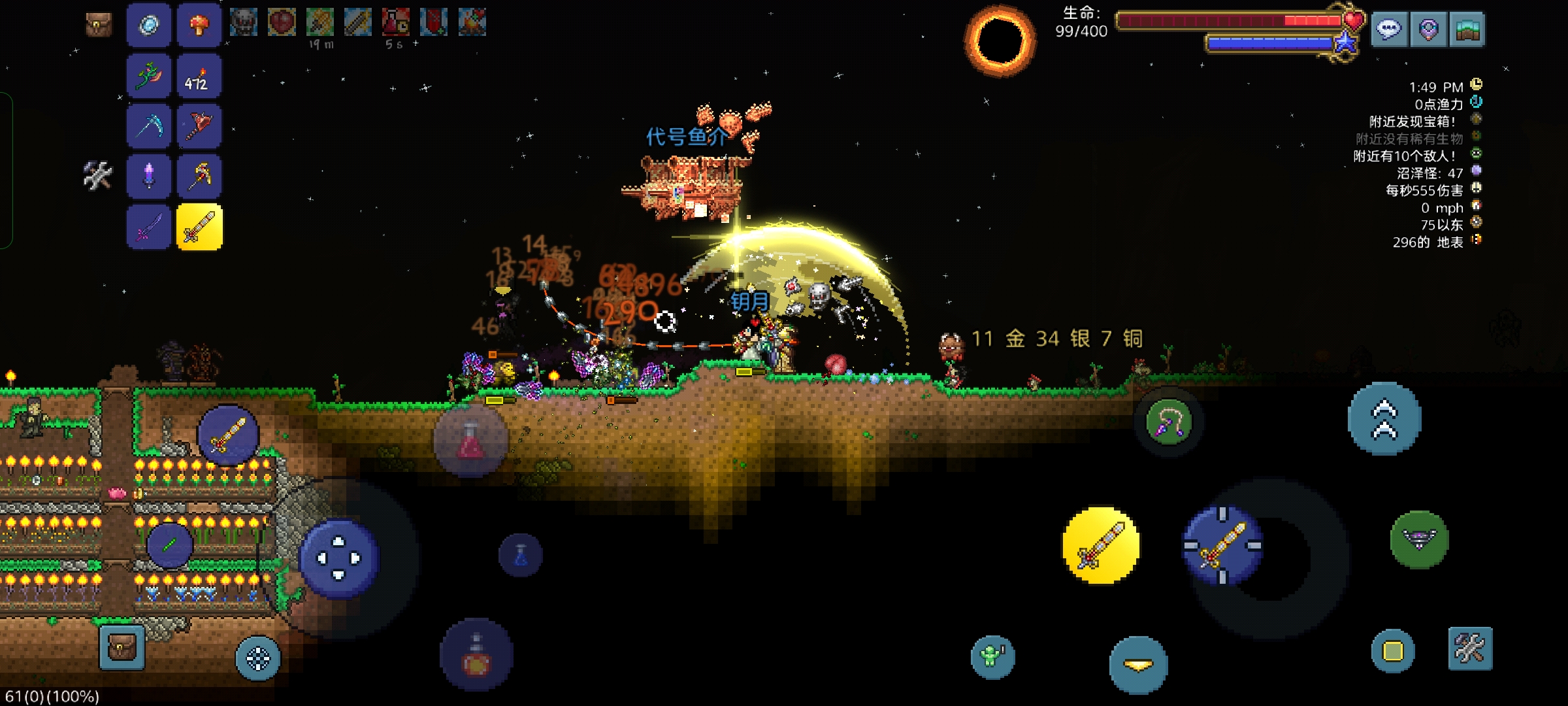Equip the blue sickle hotbar slot
This screenshot has height=706, width=1568.
click(x=149, y=126)
